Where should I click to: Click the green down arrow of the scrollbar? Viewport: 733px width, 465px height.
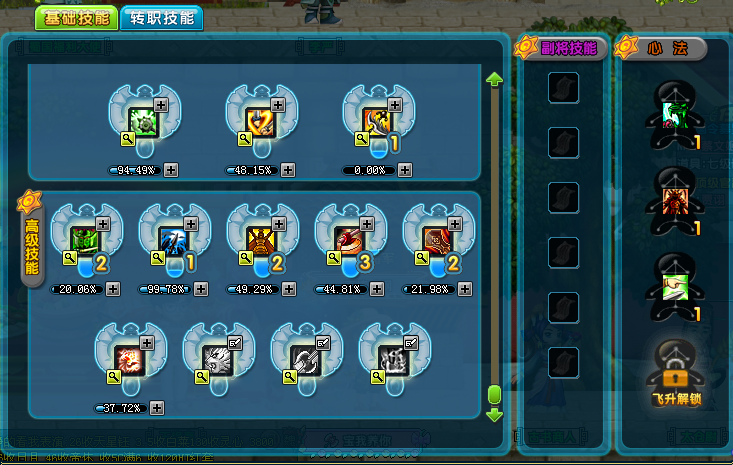(494, 414)
